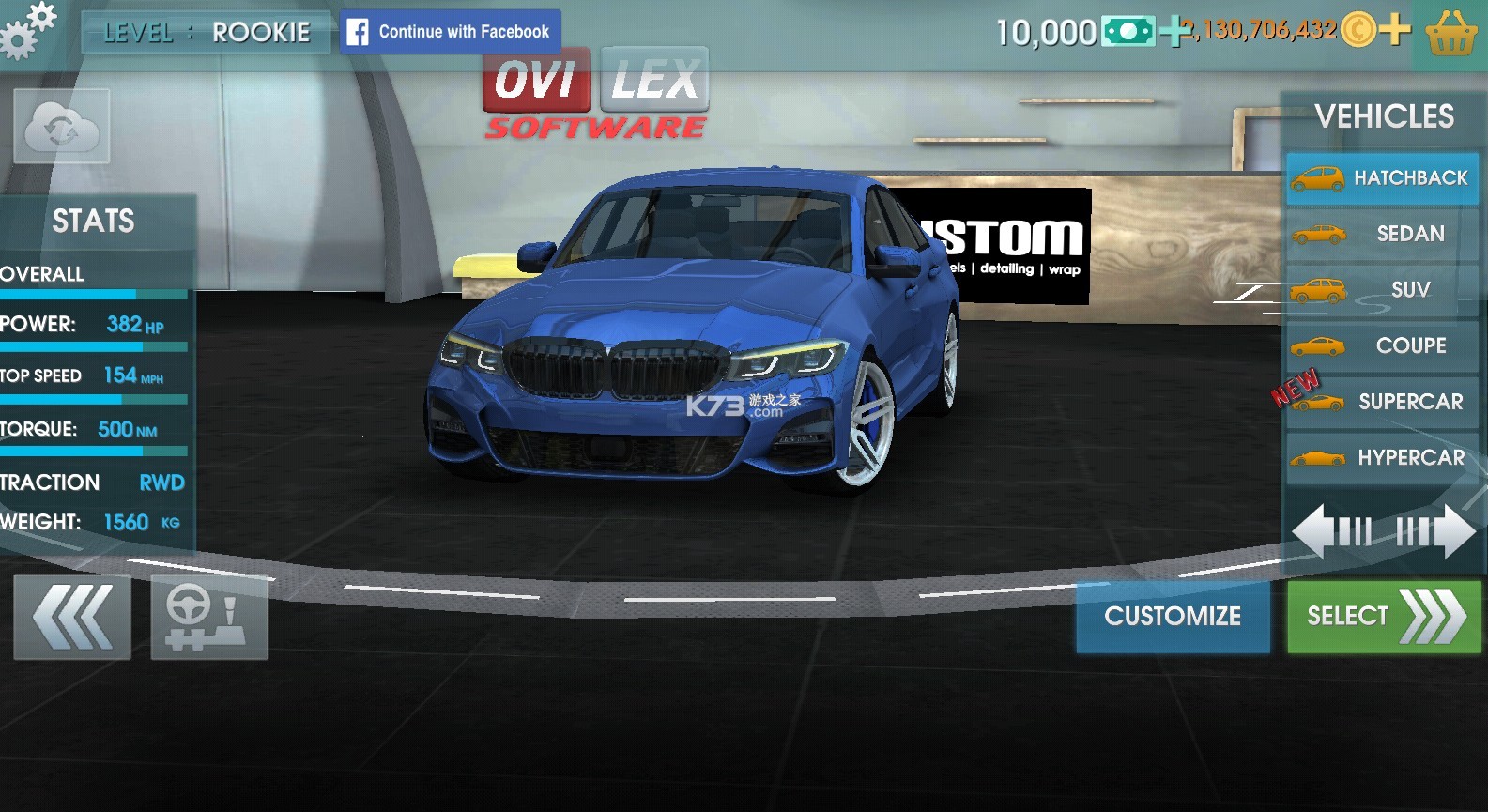Image resolution: width=1488 pixels, height=812 pixels.
Task: Show the previous vehicle with left arrow
Action: pos(1331,531)
